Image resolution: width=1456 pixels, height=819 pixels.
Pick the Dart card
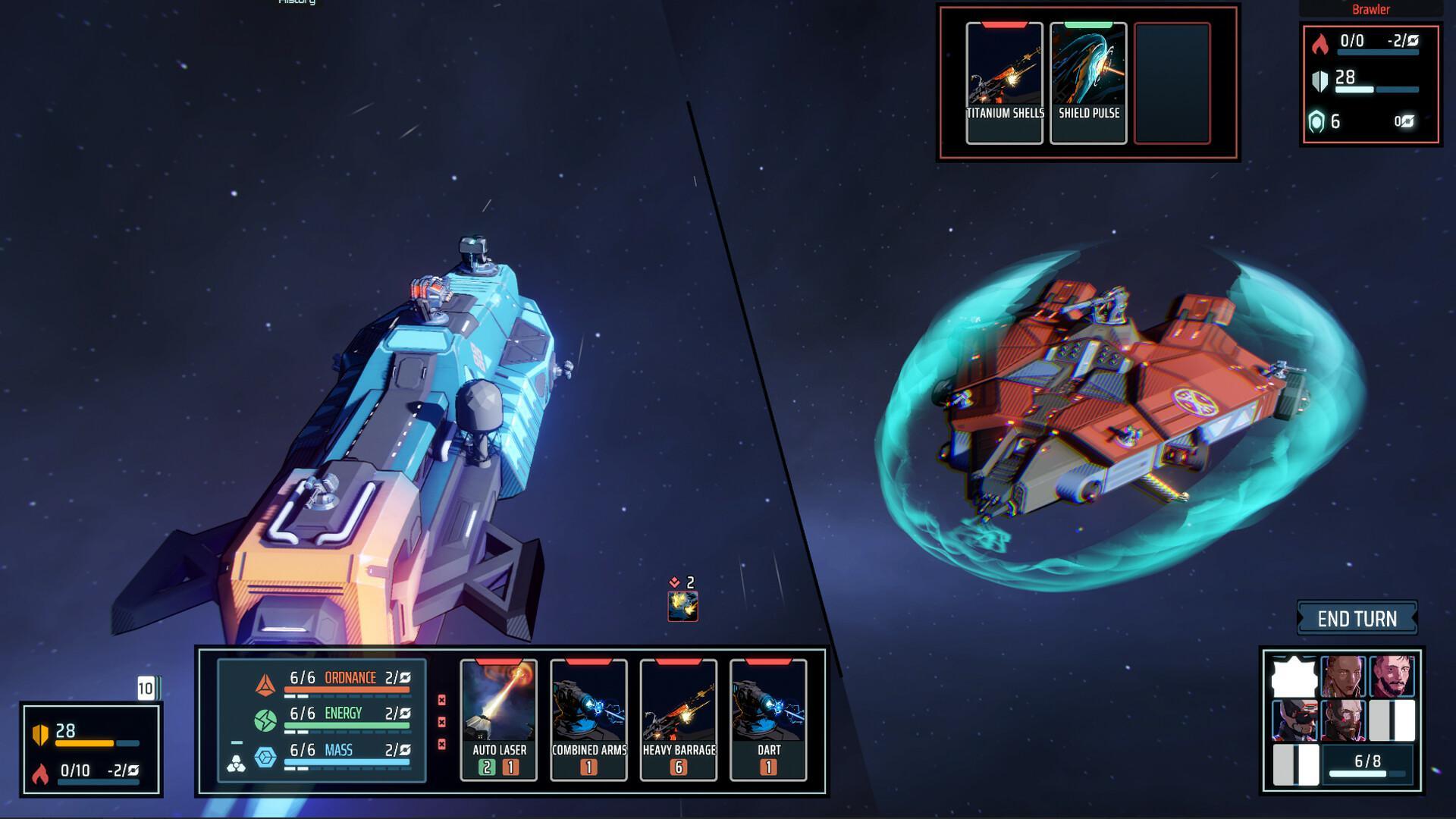[768, 718]
